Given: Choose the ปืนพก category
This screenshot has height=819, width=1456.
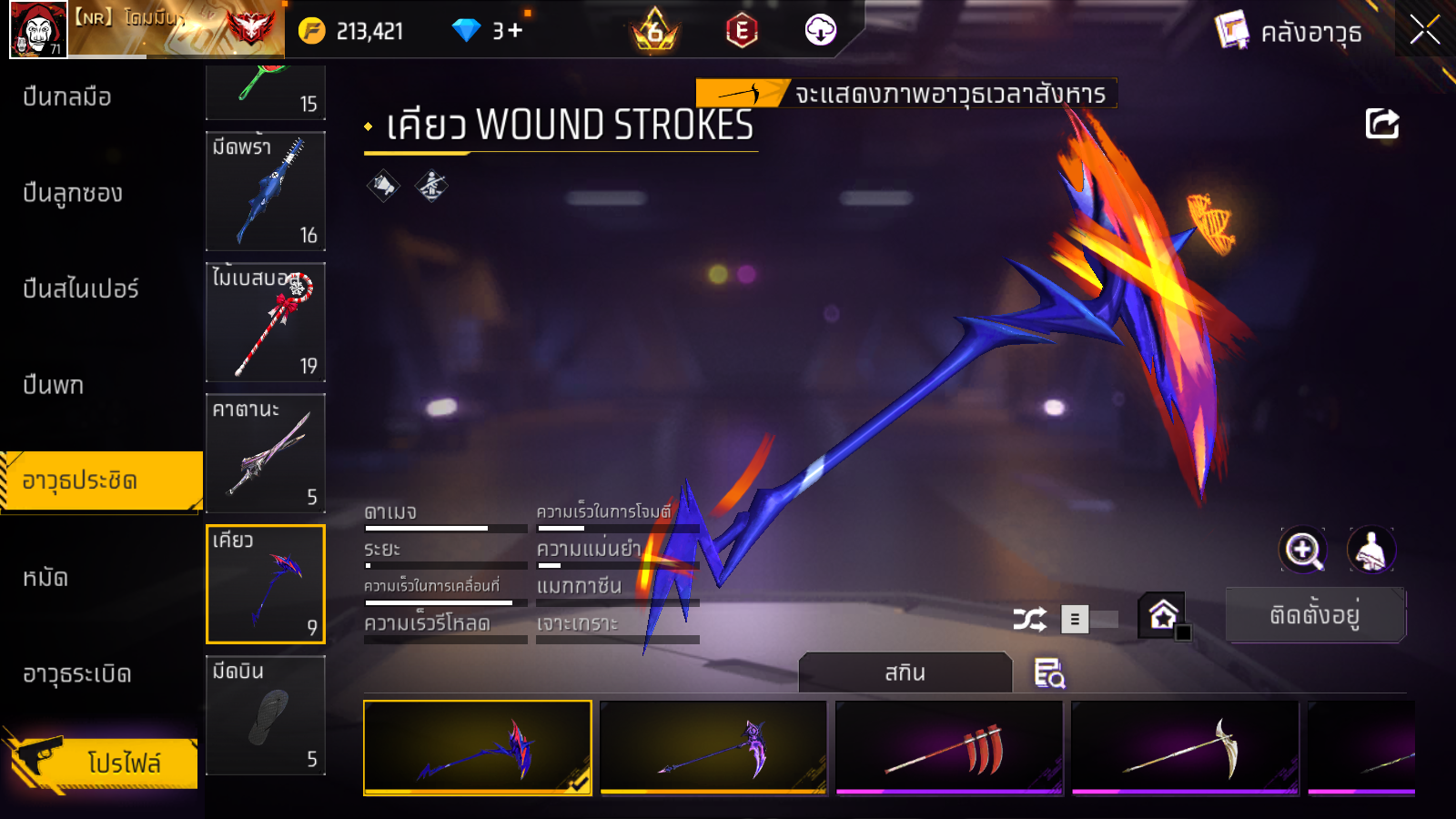Looking at the screenshot, I should click(x=54, y=385).
